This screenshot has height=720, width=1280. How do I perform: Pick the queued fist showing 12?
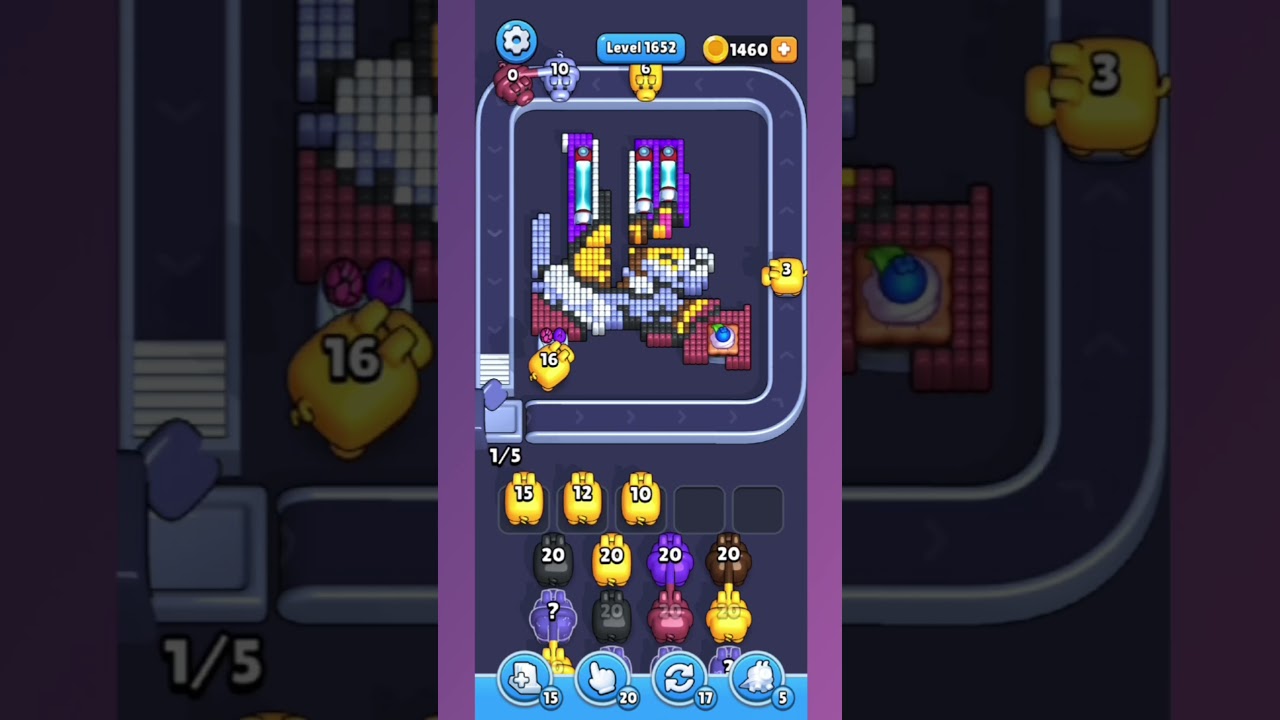click(x=582, y=500)
